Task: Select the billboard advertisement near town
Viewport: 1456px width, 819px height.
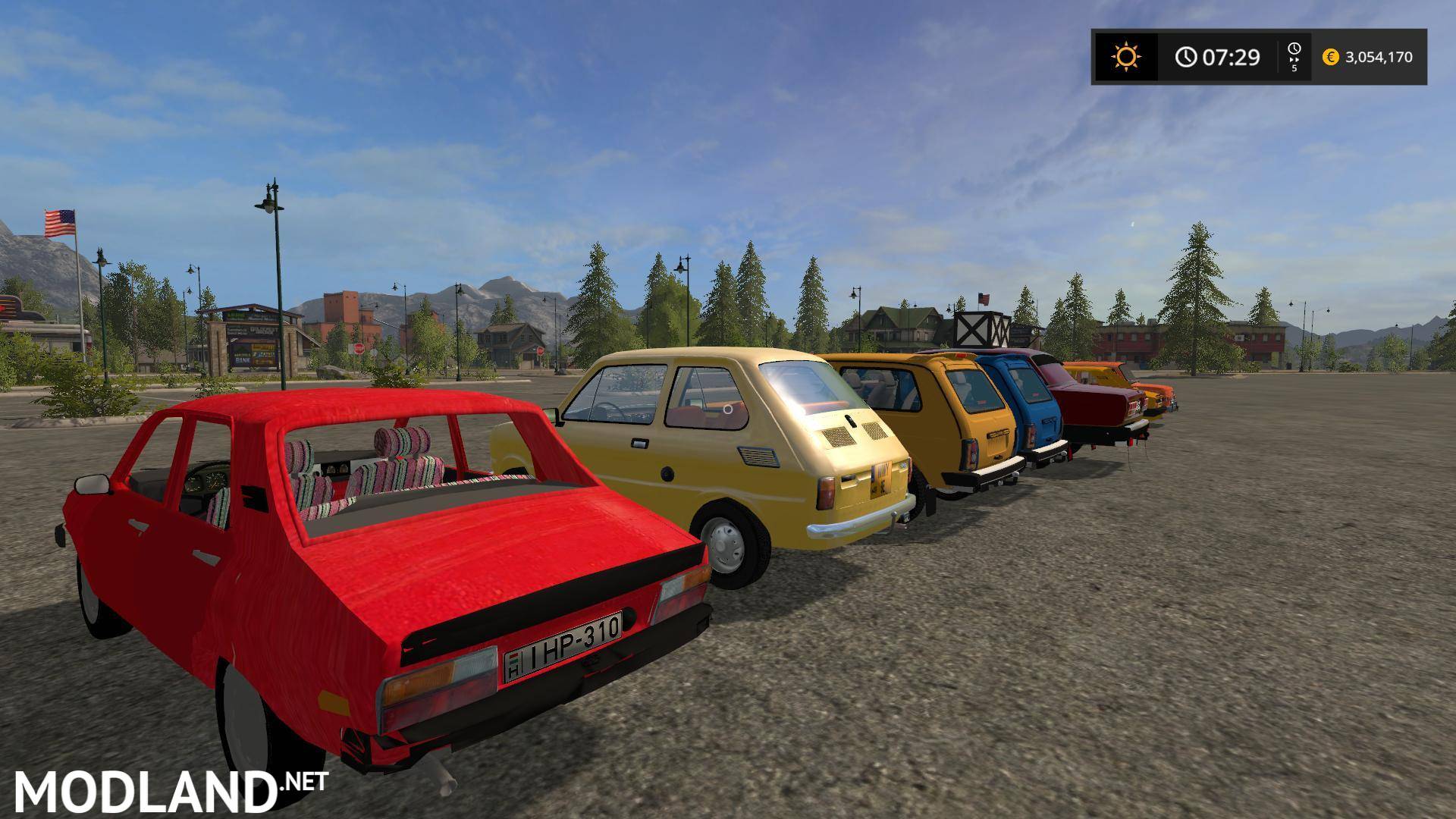Action: pyautogui.click(x=251, y=317)
